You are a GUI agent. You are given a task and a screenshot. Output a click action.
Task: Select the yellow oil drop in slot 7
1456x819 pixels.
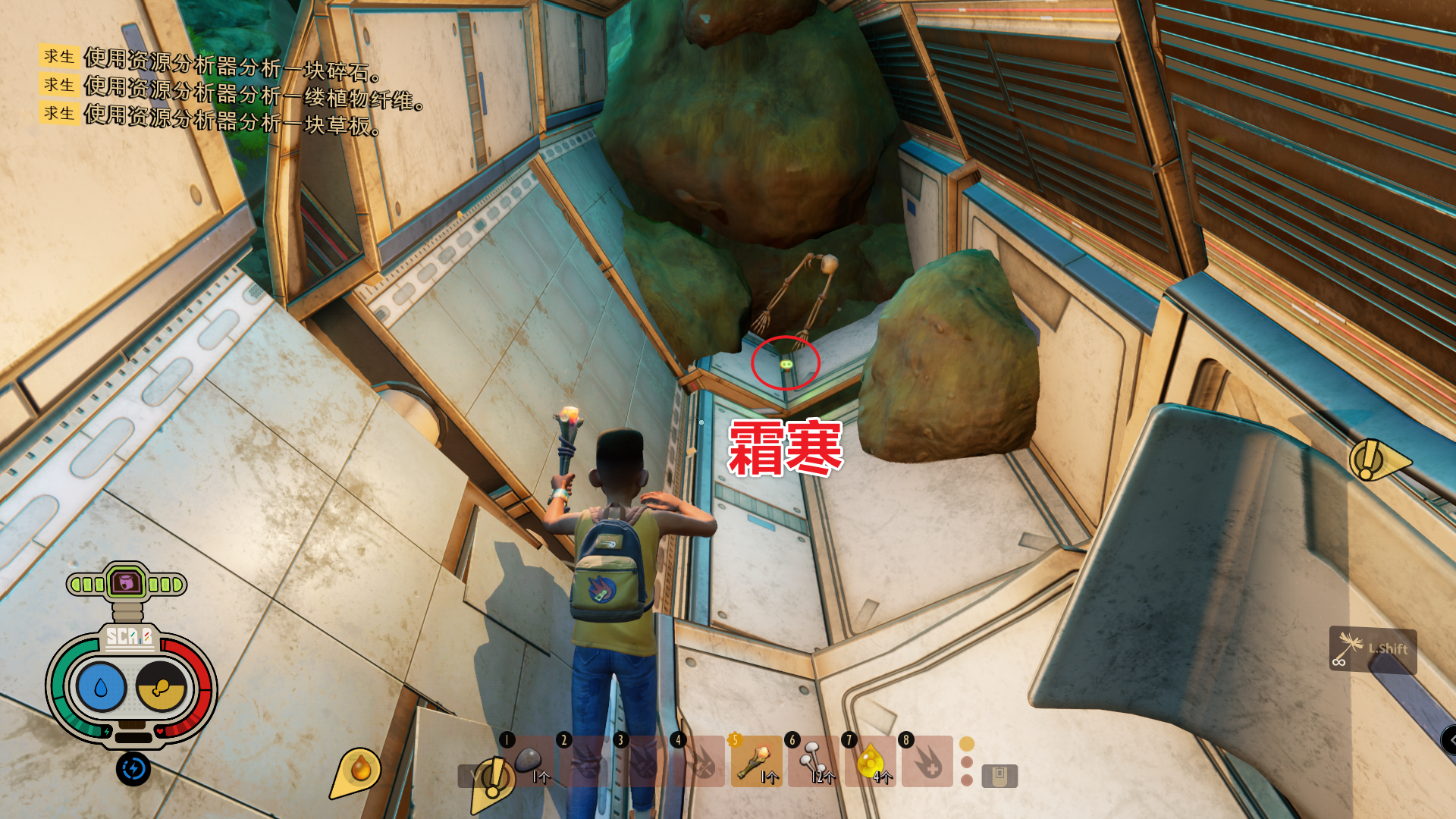tap(869, 761)
